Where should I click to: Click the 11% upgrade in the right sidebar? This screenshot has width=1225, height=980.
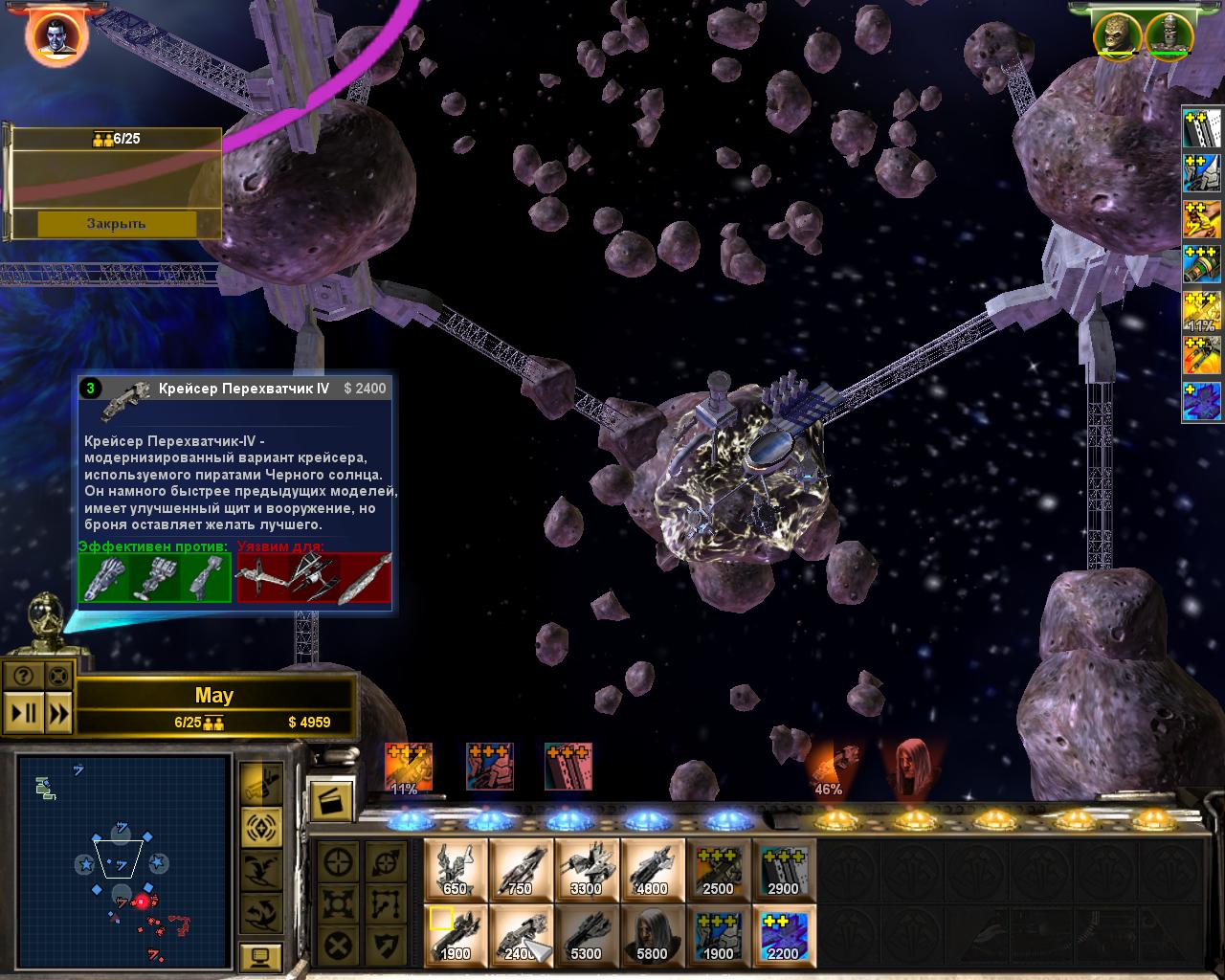(x=1202, y=313)
